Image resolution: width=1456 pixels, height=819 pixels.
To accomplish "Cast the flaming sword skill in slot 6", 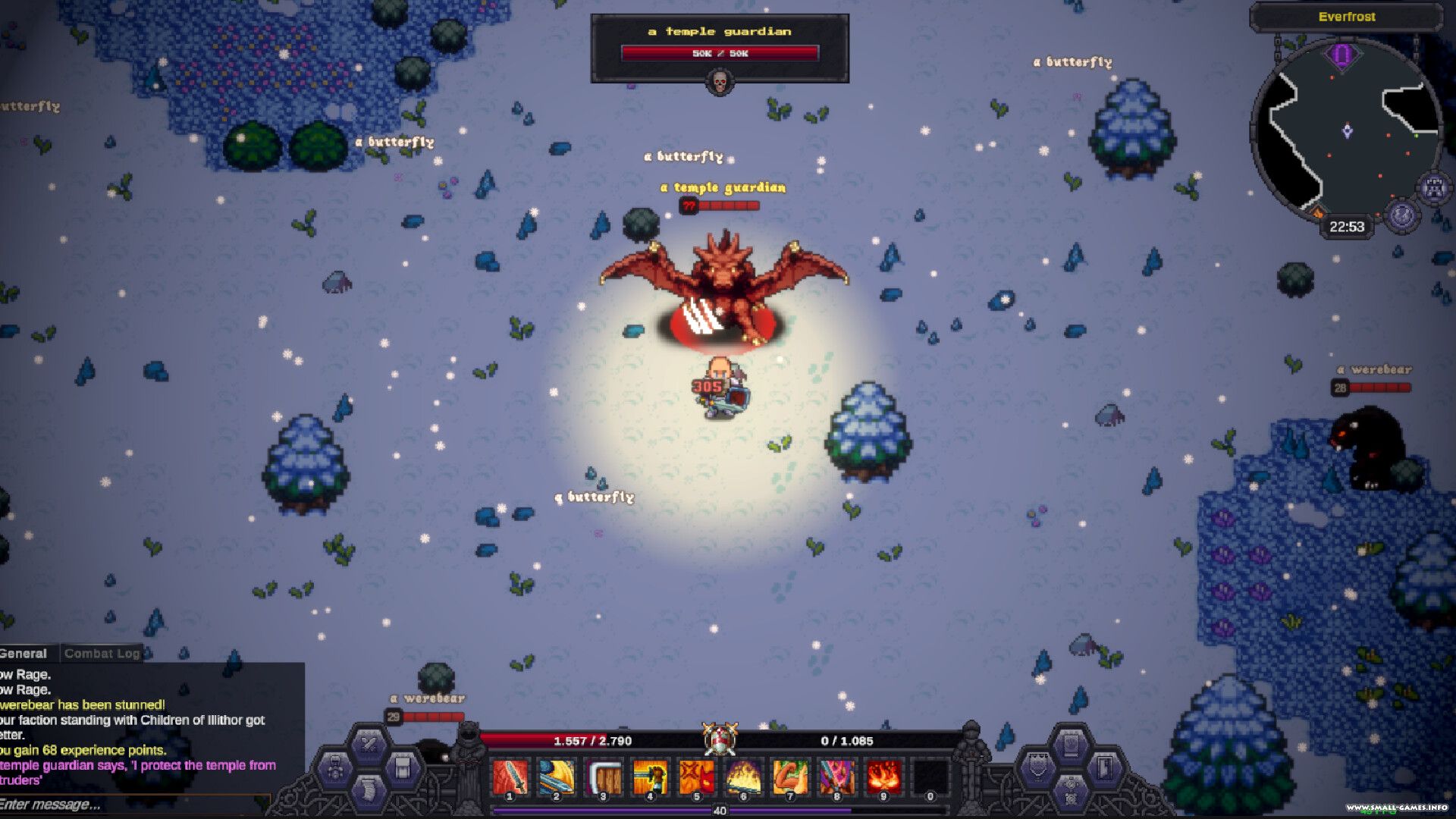I will (743, 776).
